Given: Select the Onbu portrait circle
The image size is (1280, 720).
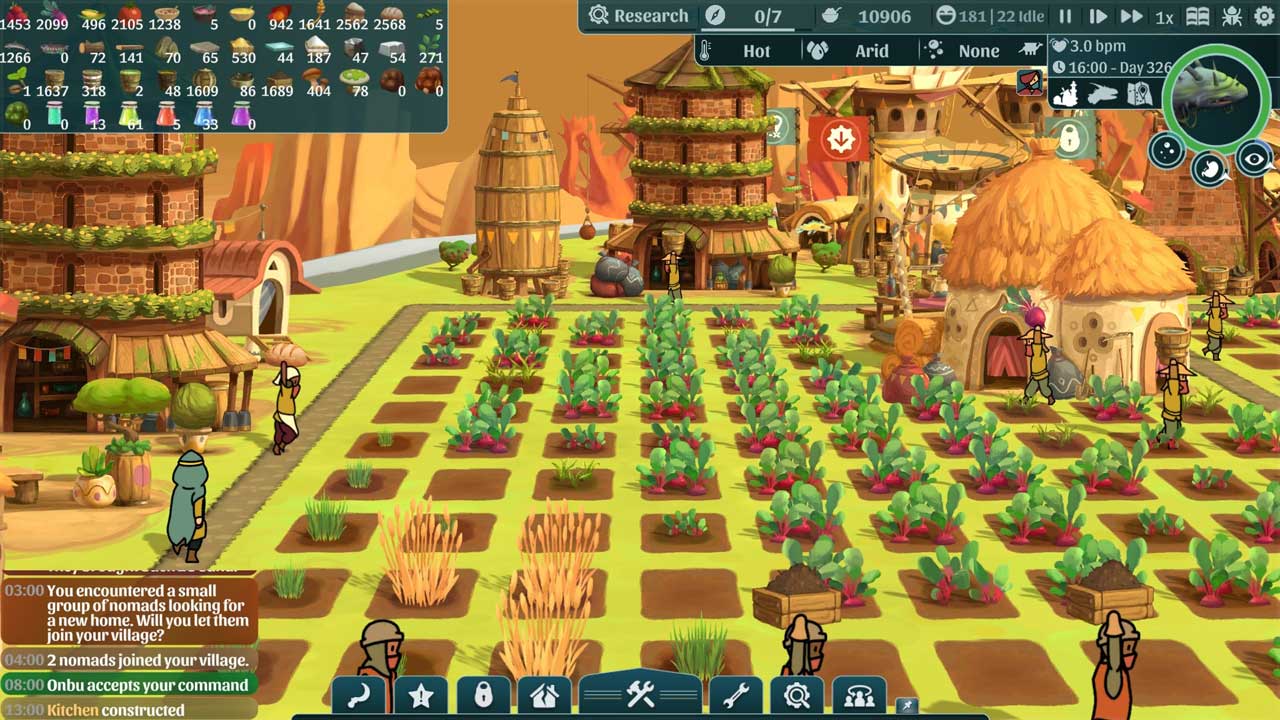Looking at the screenshot, I should [1213, 93].
